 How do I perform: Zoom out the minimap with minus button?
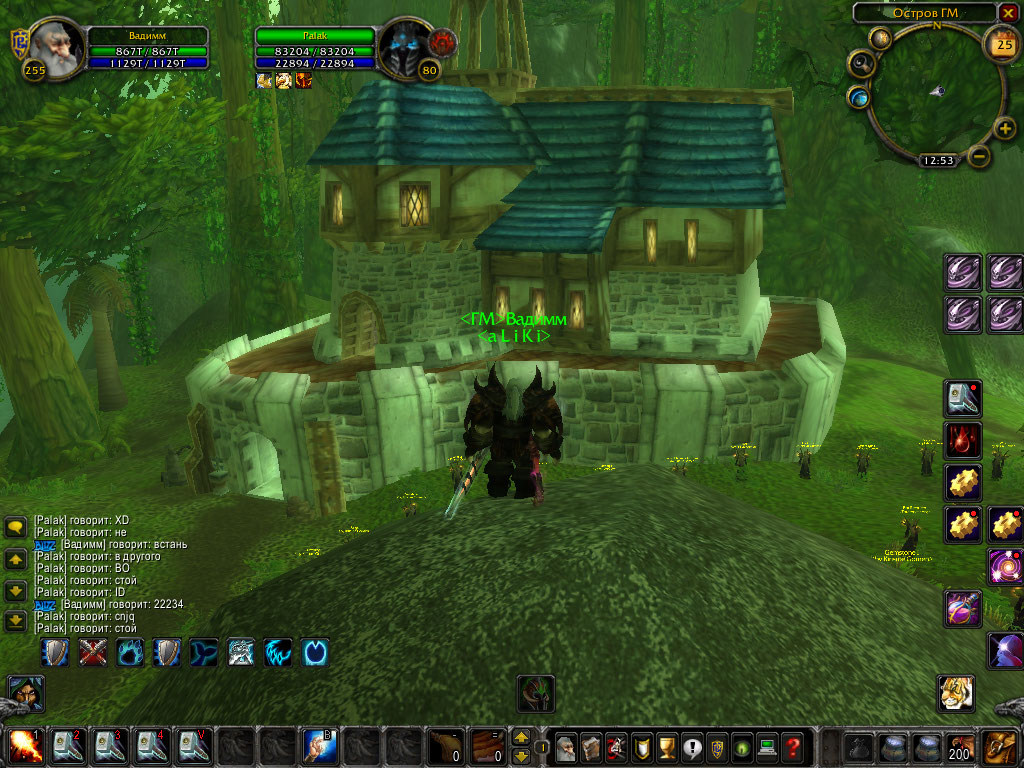click(980, 156)
